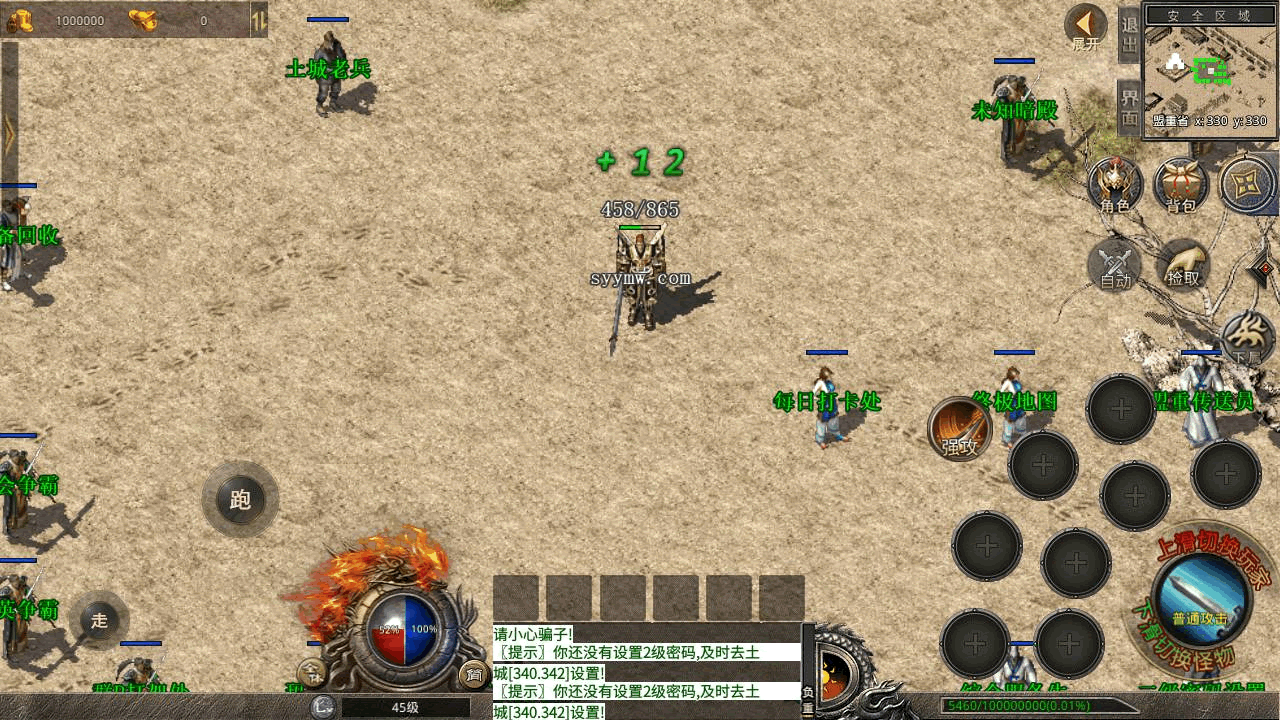
Task: Select the 退出 exit tab
Action: coord(1130,37)
